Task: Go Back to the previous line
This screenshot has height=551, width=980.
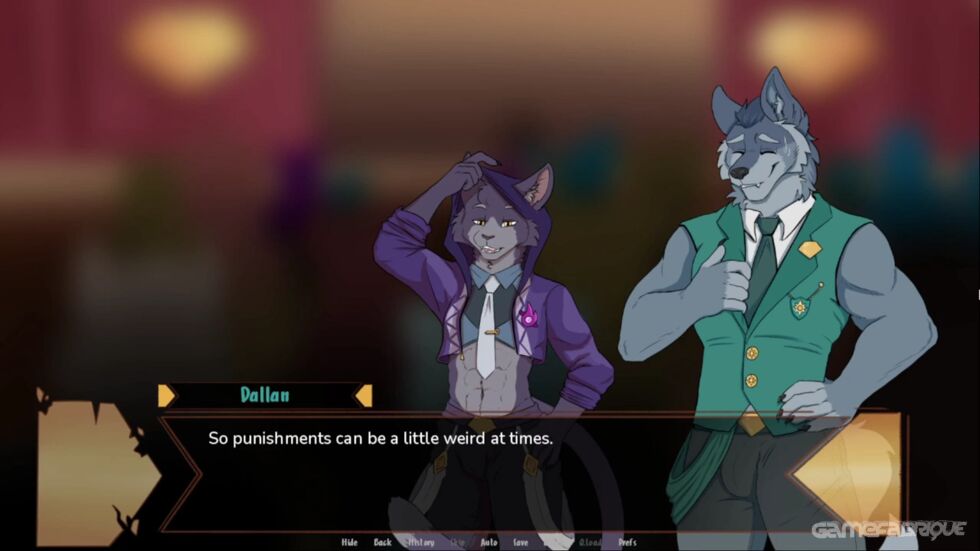Action: (x=382, y=542)
